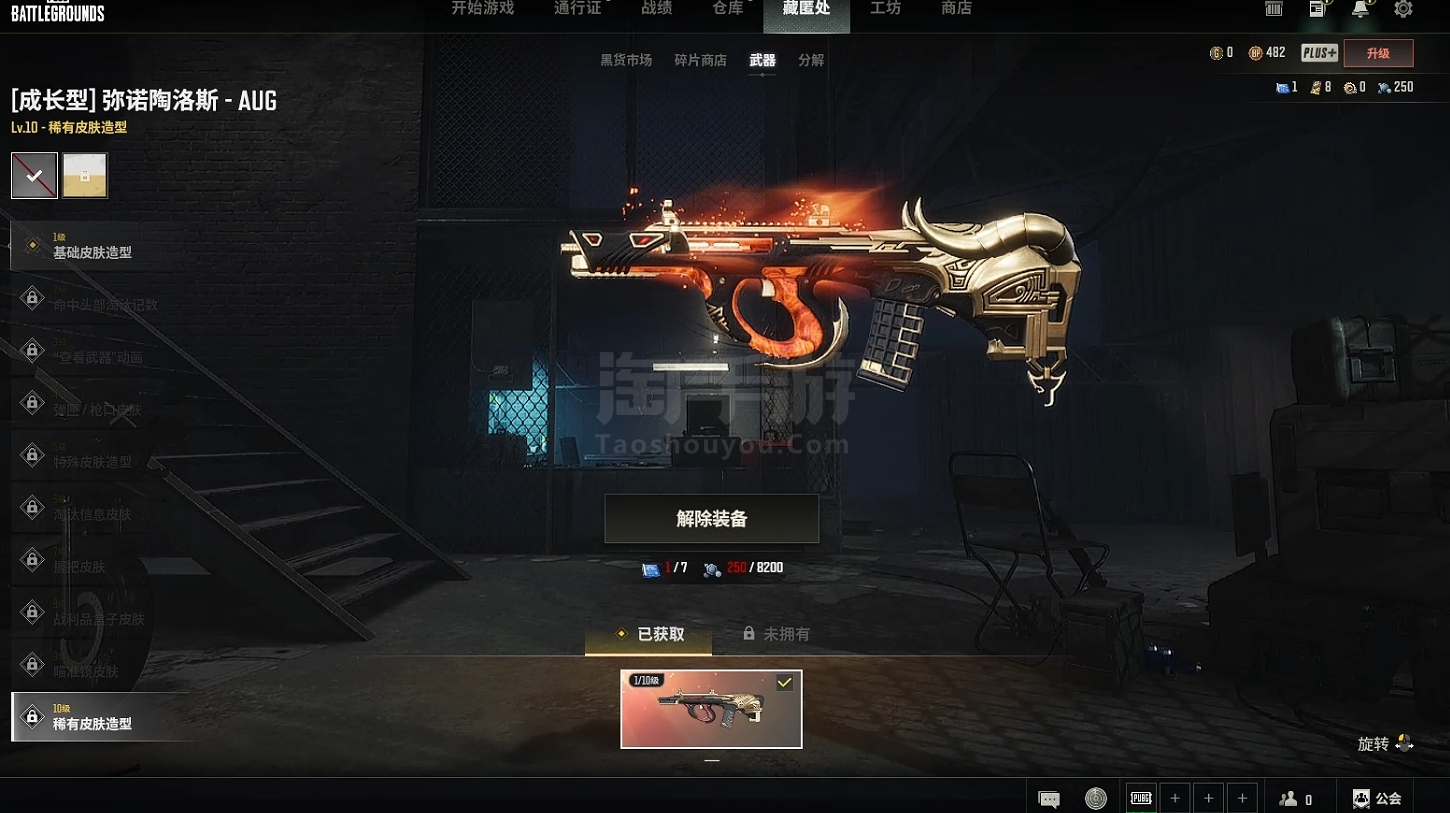
Task: Open the friends list icon
Action: (x=1295, y=798)
